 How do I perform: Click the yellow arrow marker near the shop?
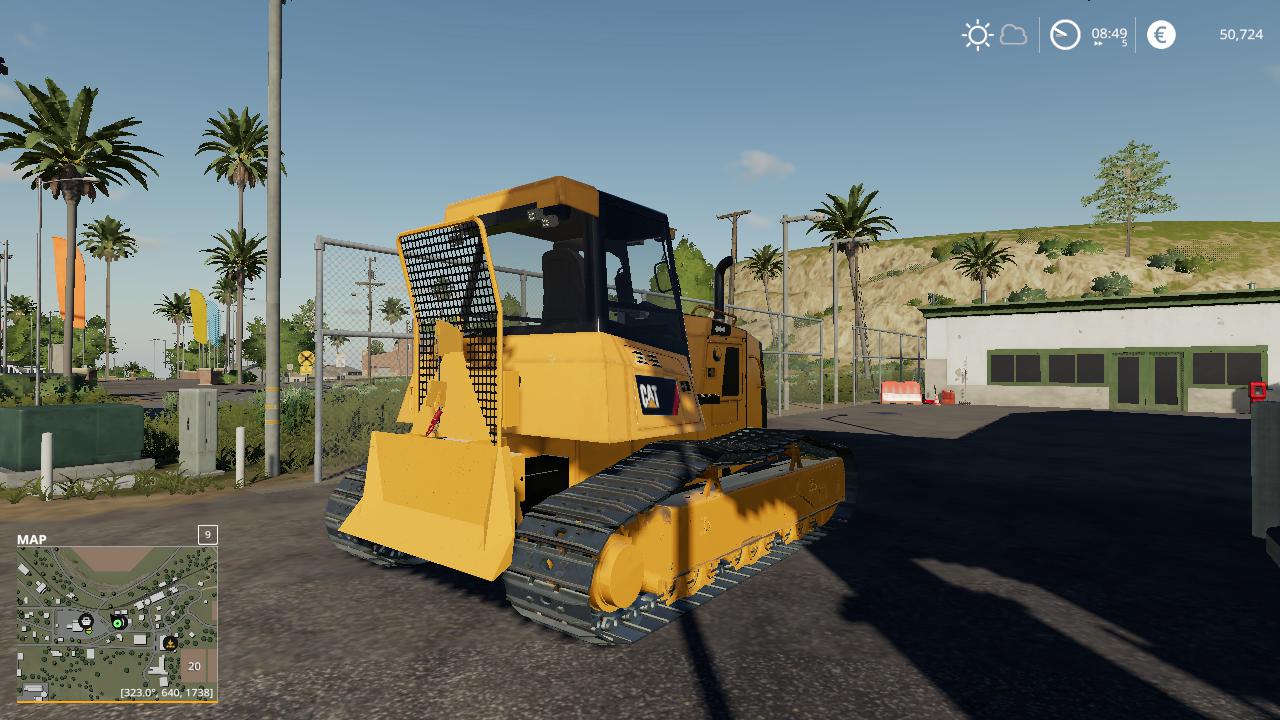88,630
